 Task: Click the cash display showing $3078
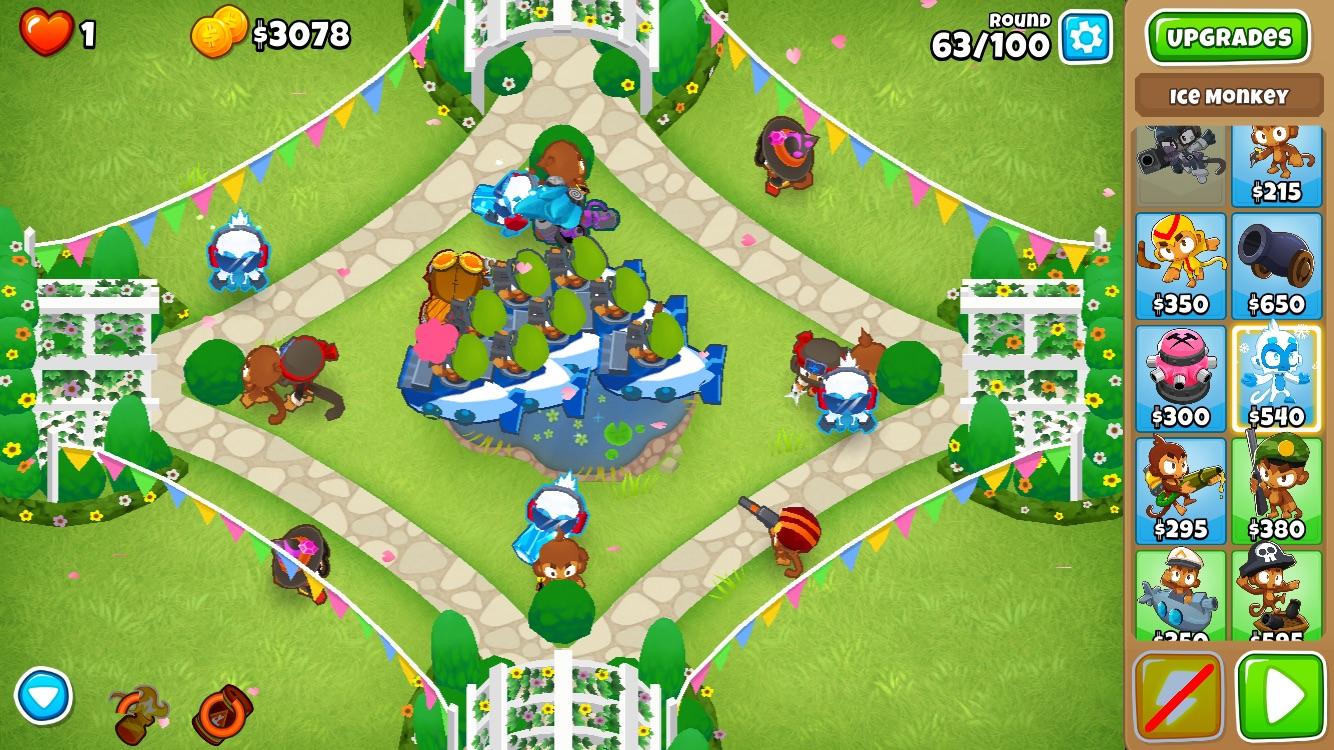[x=300, y=33]
